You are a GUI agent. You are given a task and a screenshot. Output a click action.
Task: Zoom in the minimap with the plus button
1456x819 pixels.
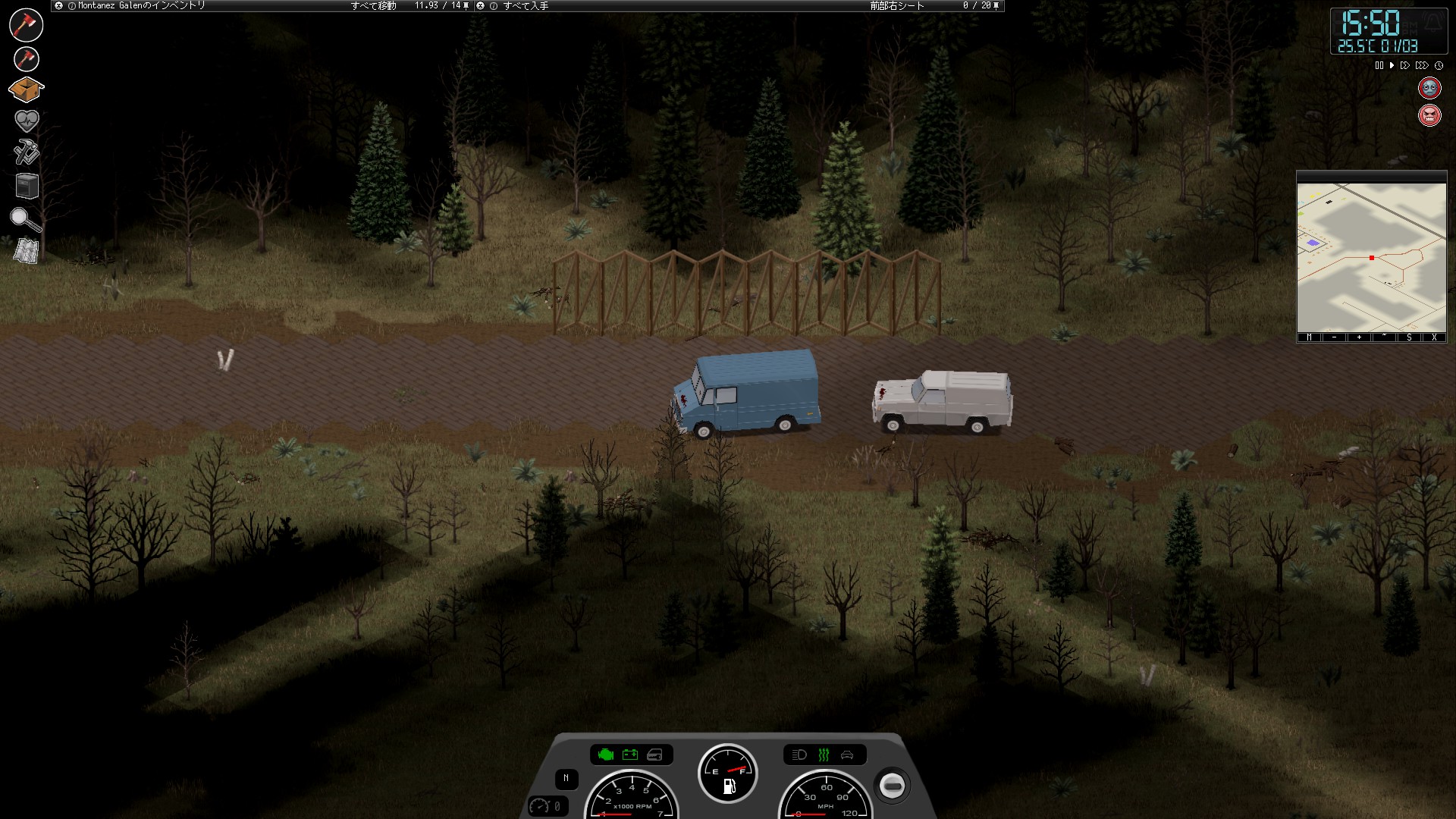coord(1359,337)
